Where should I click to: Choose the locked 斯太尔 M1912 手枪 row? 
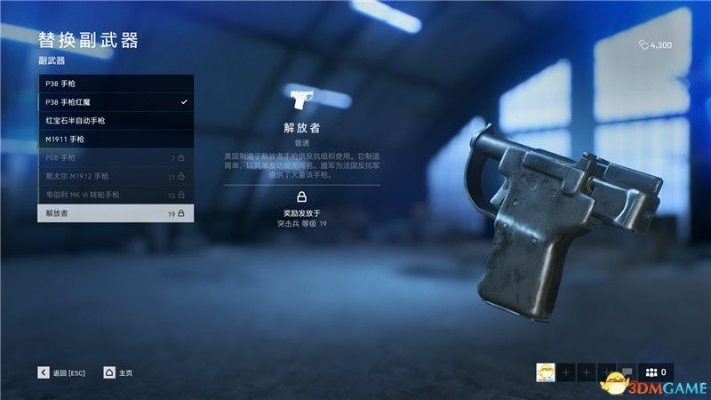(116, 176)
